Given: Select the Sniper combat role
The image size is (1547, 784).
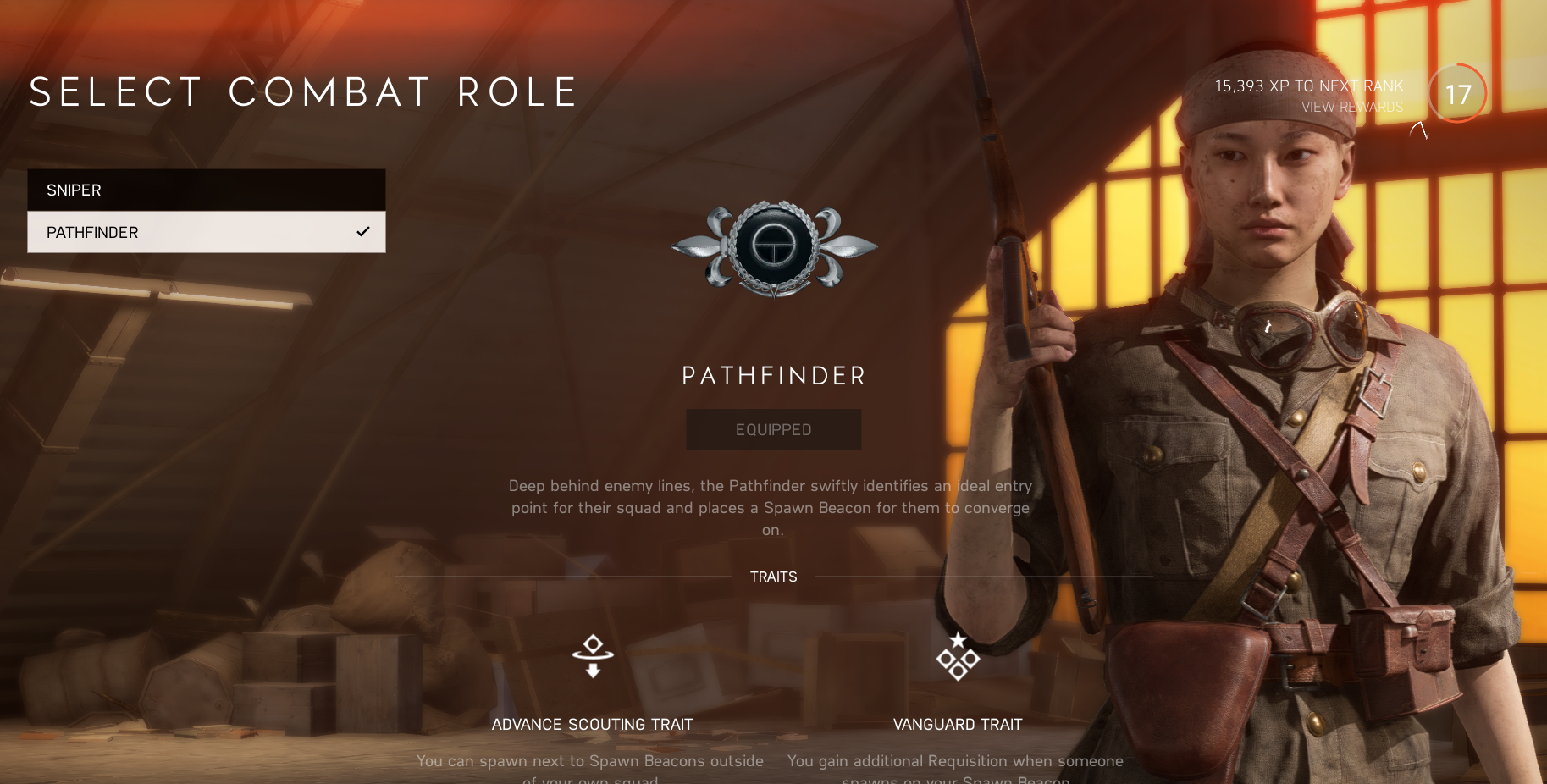Looking at the screenshot, I should (x=206, y=190).
